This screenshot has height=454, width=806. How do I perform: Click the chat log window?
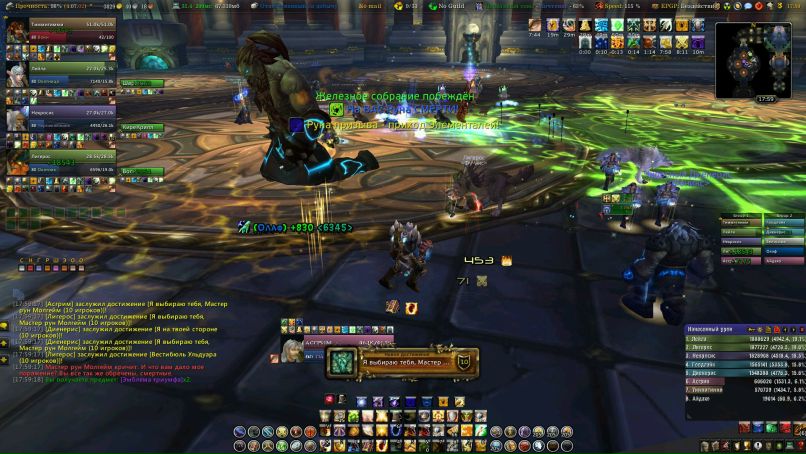click(110, 340)
